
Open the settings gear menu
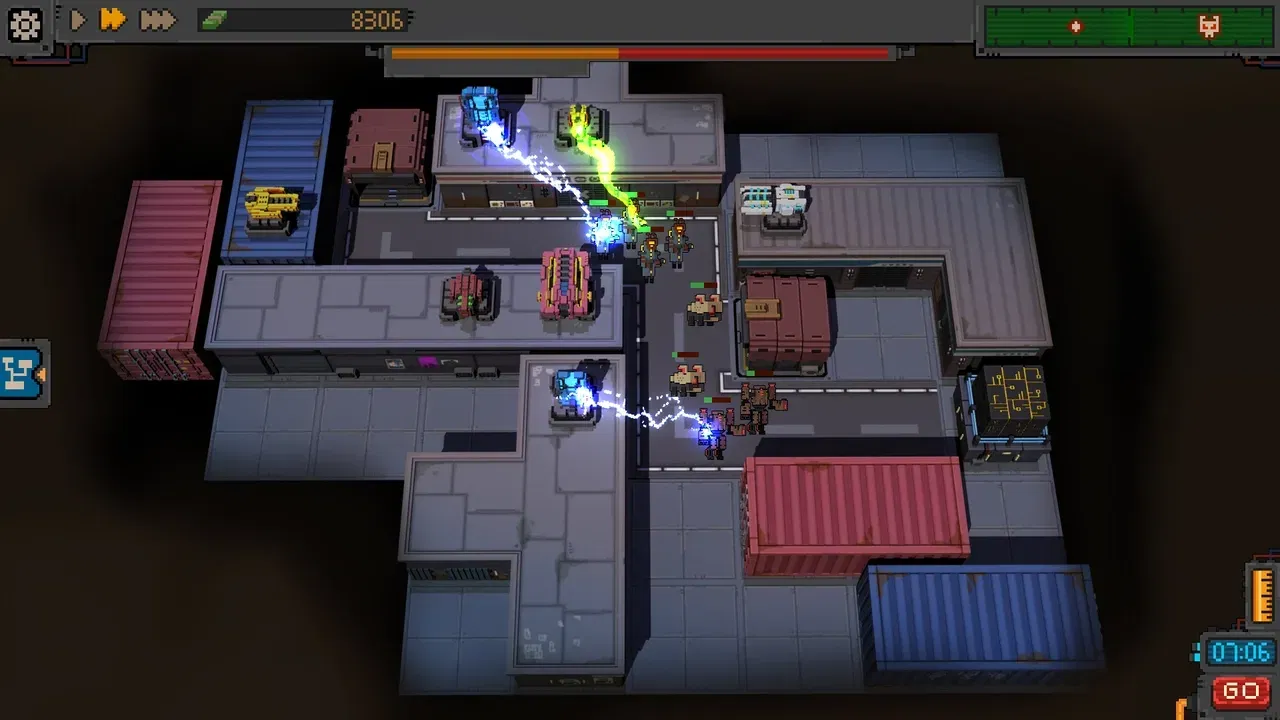[24, 24]
